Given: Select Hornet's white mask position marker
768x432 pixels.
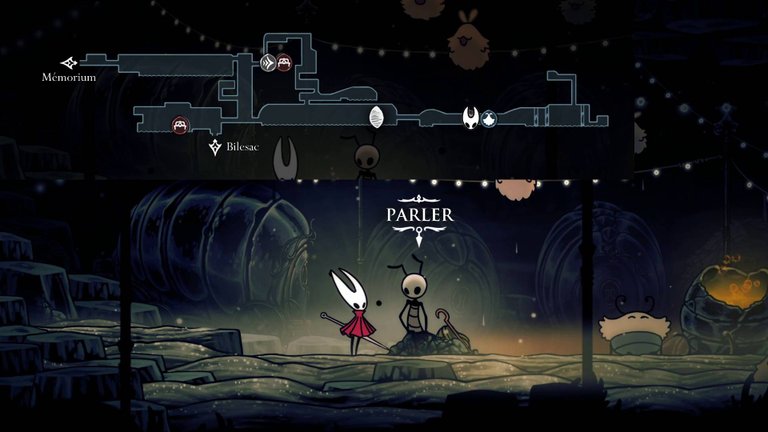Looking at the screenshot, I should pos(470,119).
